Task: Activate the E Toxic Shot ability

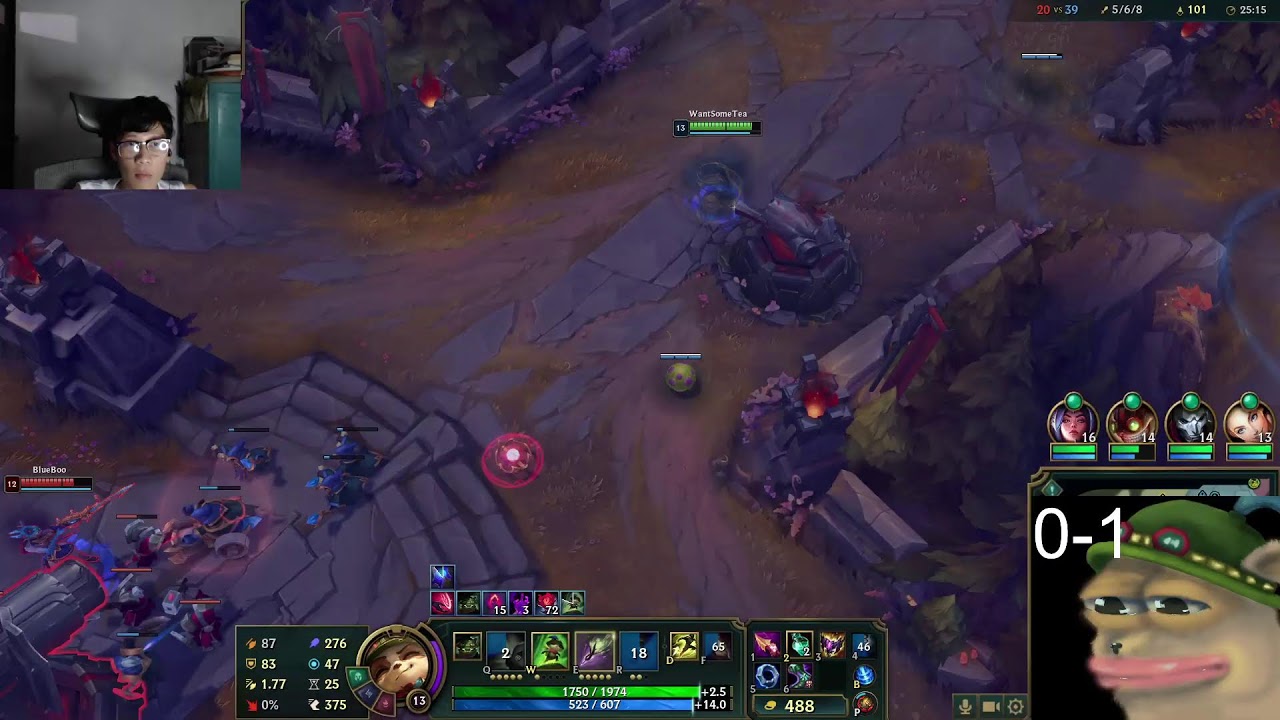Action: [595, 648]
